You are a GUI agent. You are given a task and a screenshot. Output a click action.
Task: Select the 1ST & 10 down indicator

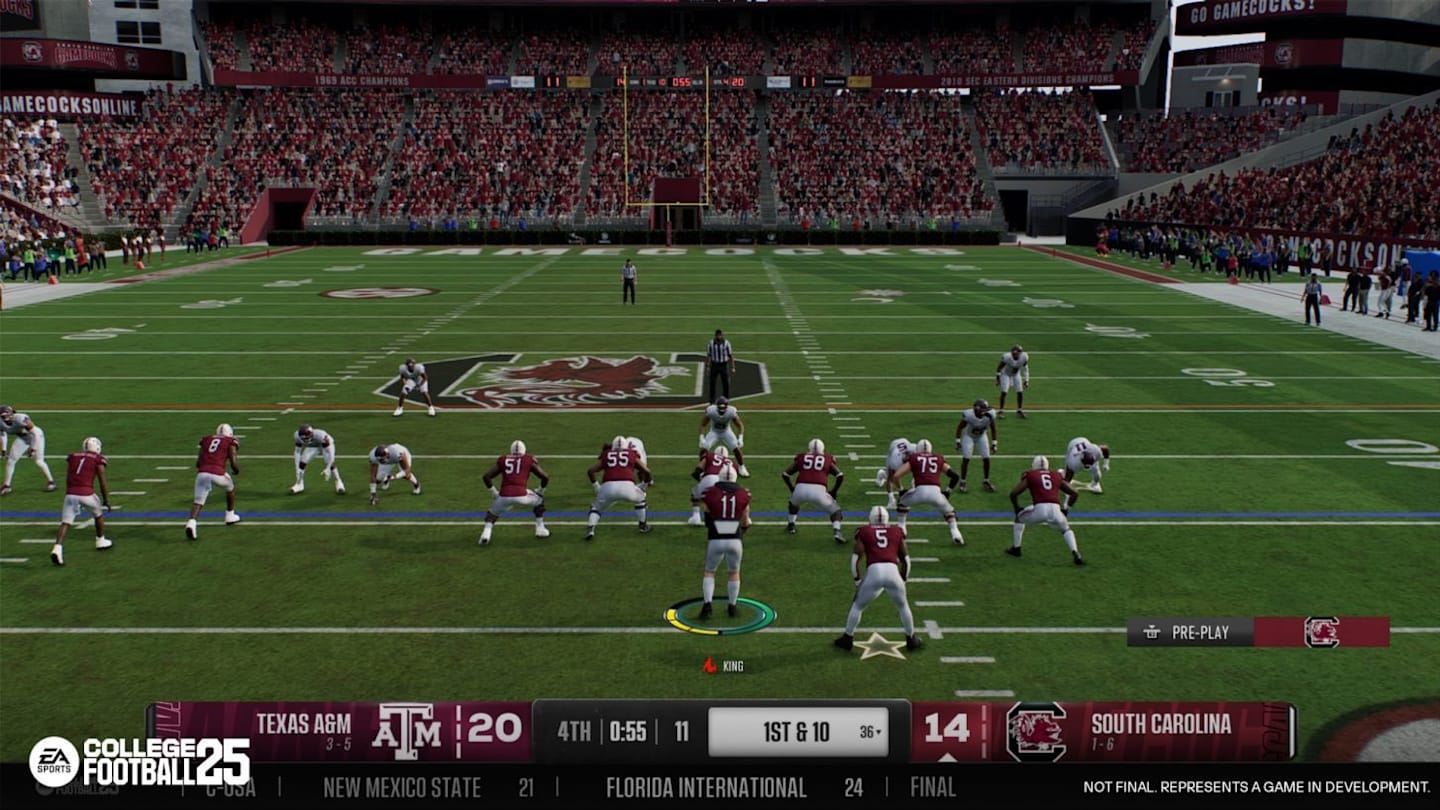795,731
